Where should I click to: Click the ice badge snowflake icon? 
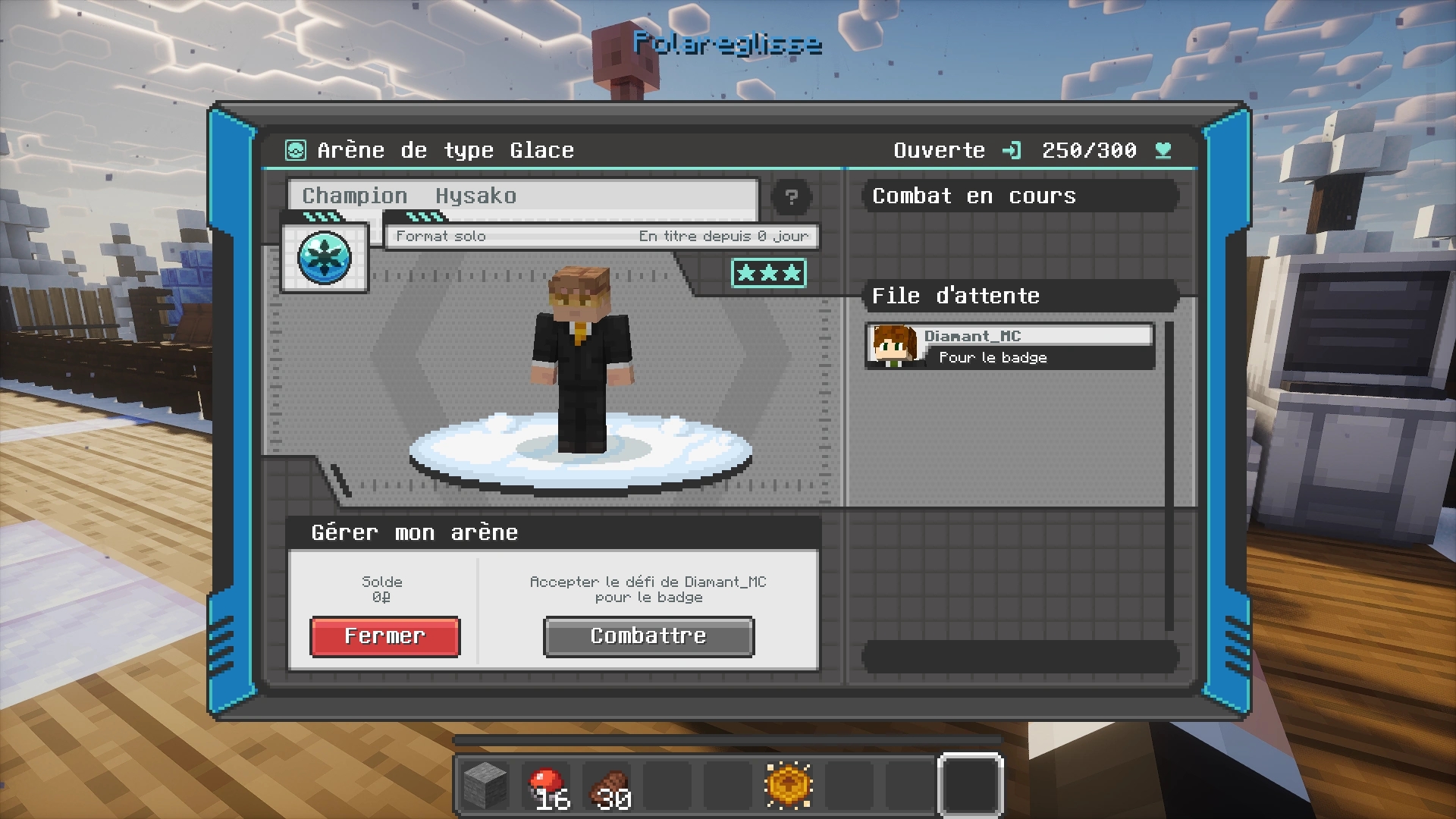click(325, 258)
